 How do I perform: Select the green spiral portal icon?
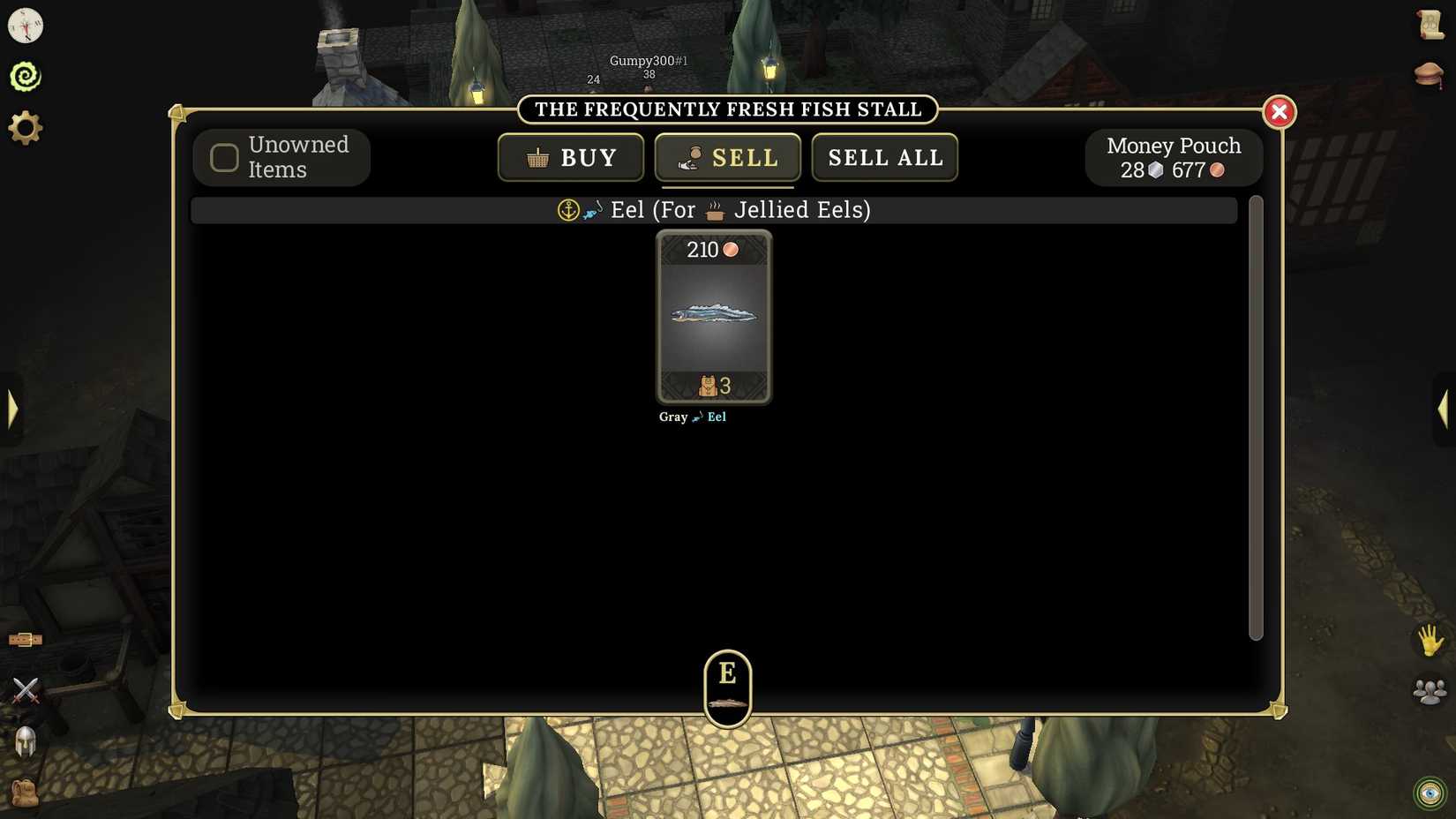point(25,75)
